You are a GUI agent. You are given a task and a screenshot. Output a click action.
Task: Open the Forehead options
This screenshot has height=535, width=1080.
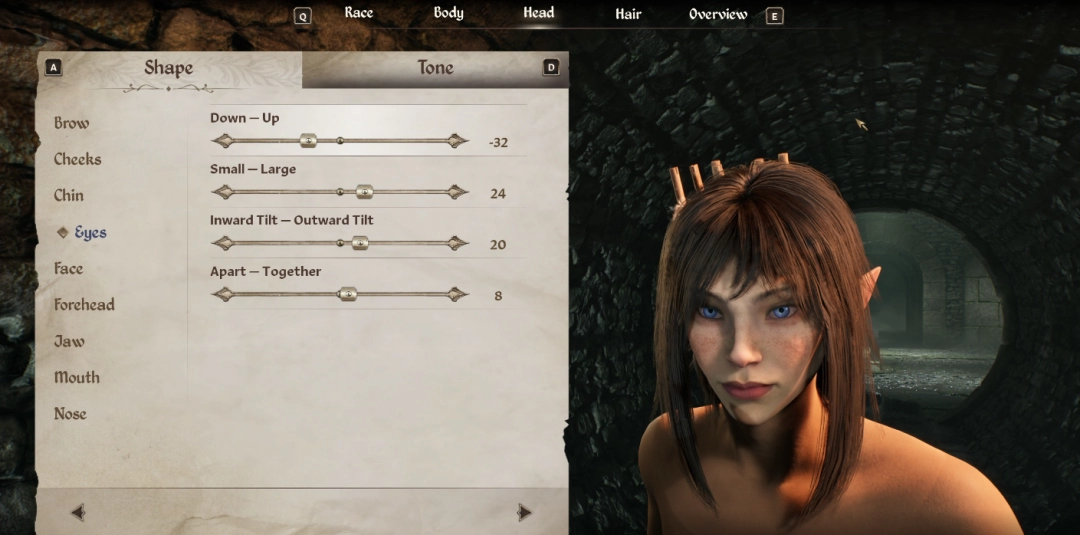pyautogui.click(x=84, y=304)
